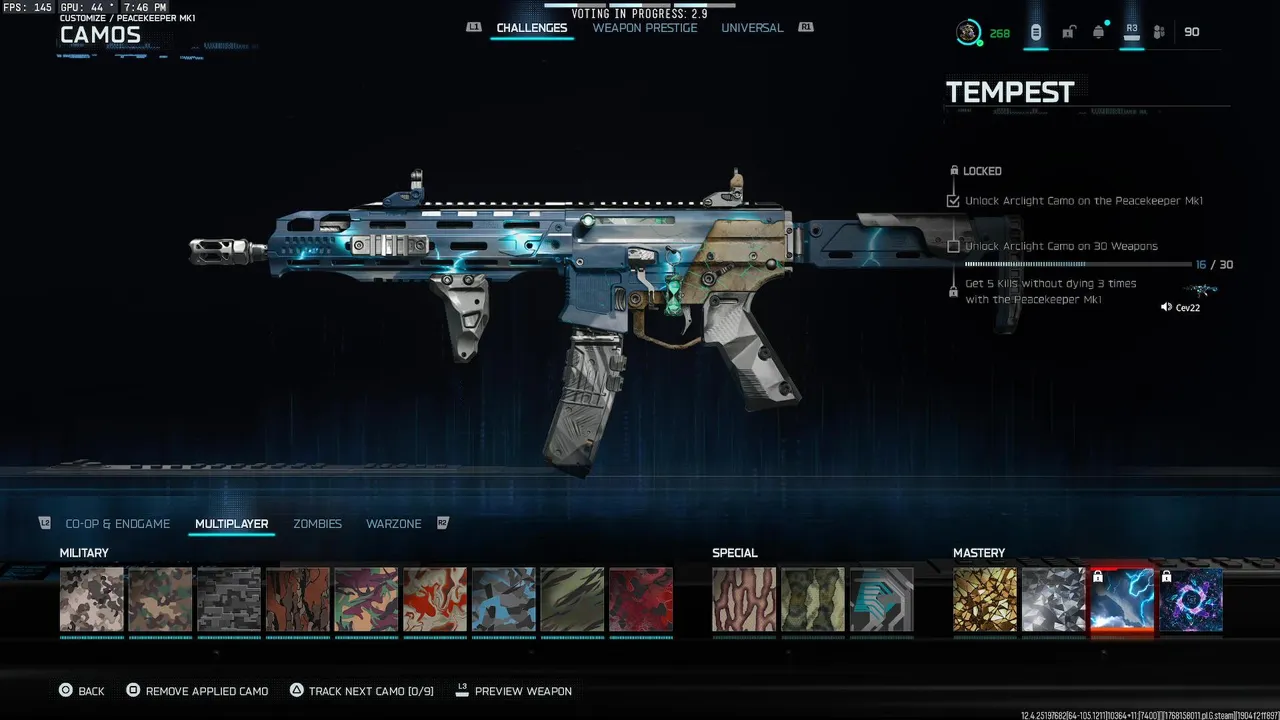Choose the dark red military camo
This screenshot has width=1280, height=720.
[x=641, y=600]
